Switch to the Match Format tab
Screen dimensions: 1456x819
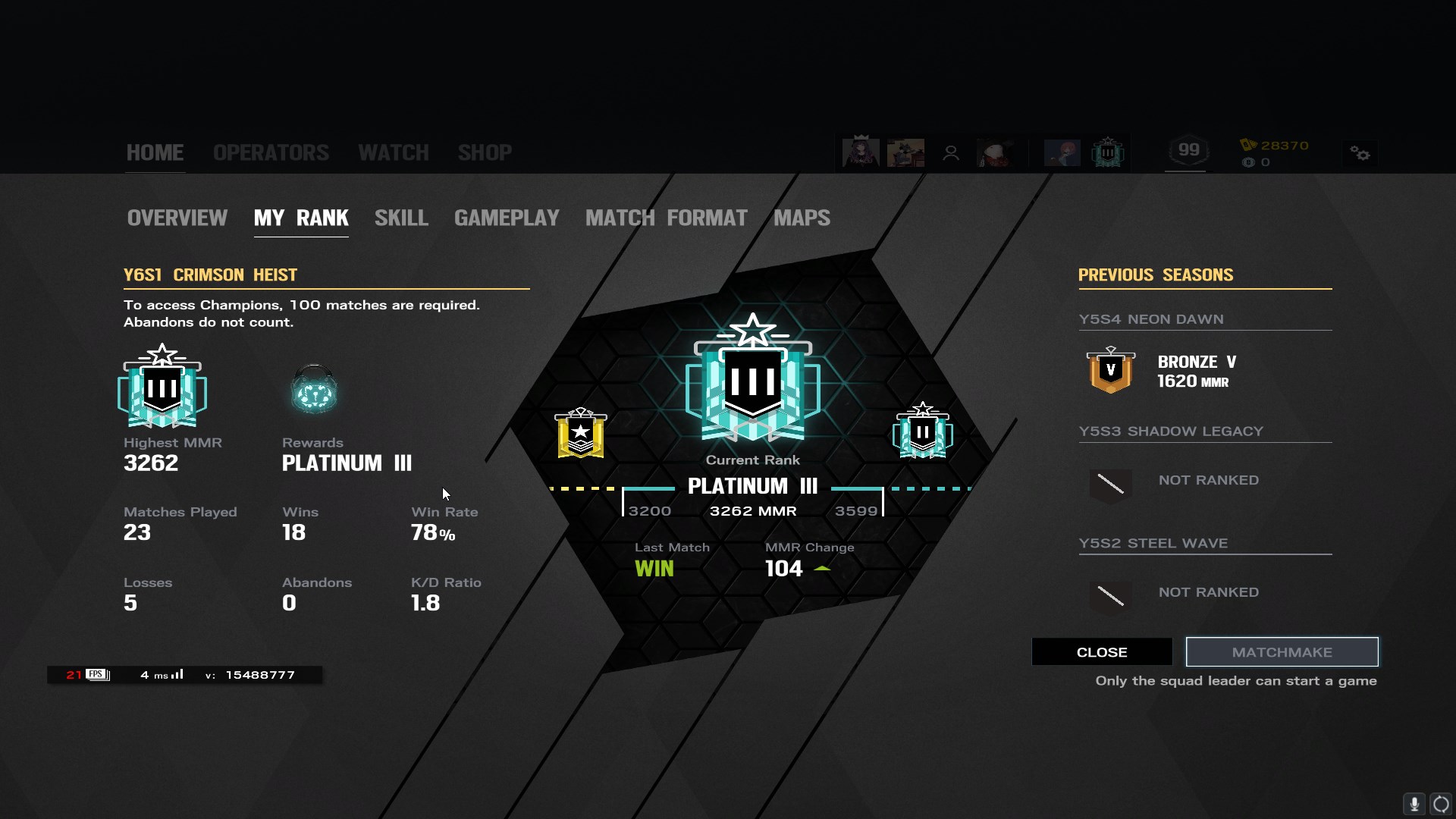(666, 218)
